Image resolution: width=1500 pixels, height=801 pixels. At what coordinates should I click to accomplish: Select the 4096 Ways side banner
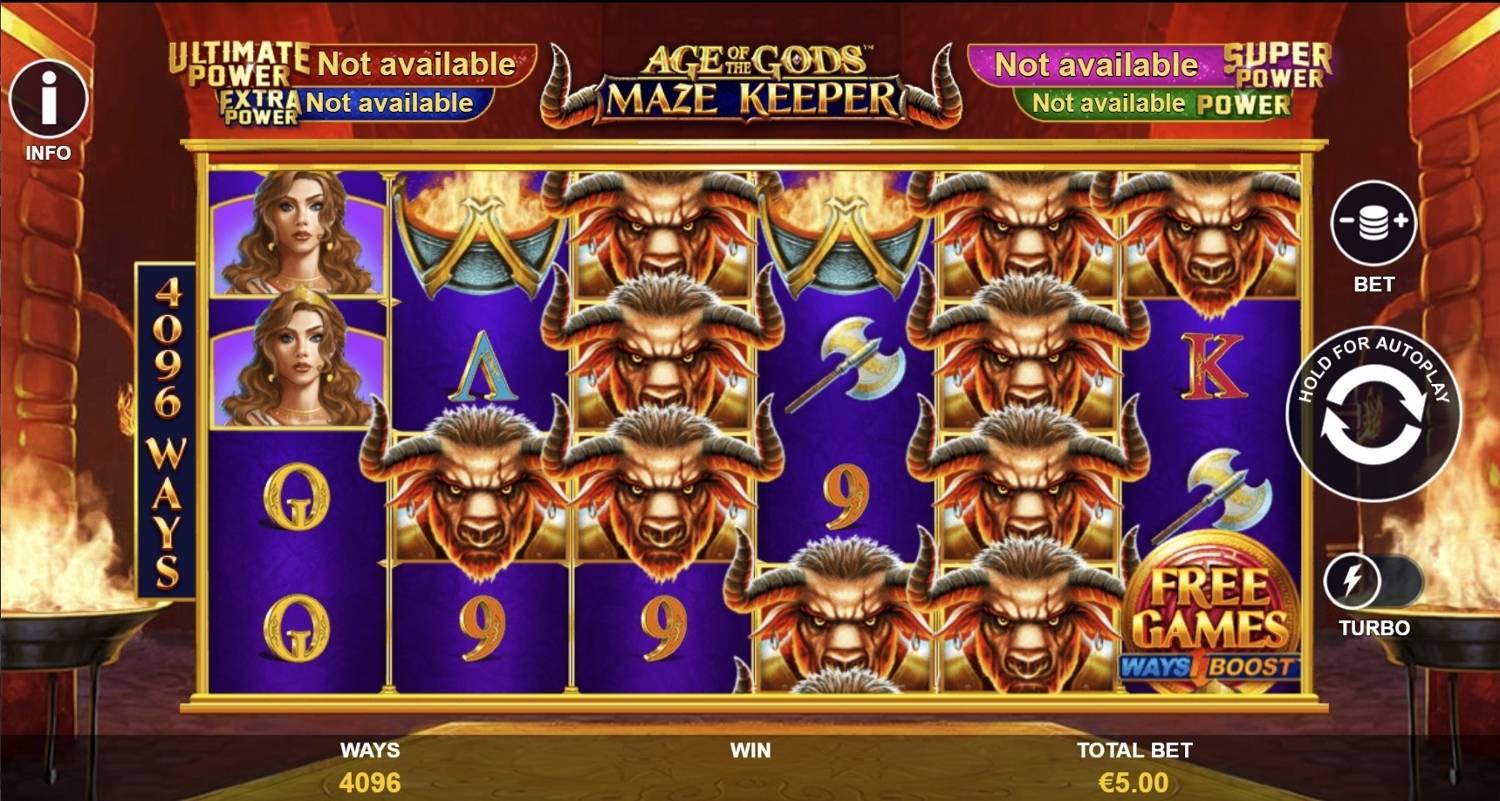(x=168, y=430)
